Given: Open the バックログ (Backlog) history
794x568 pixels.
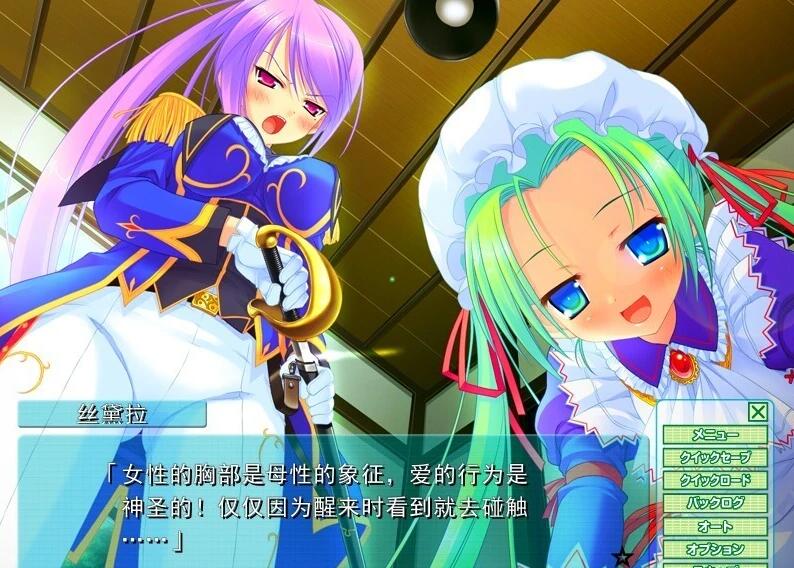Looking at the screenshot, I should pos(714,503).
